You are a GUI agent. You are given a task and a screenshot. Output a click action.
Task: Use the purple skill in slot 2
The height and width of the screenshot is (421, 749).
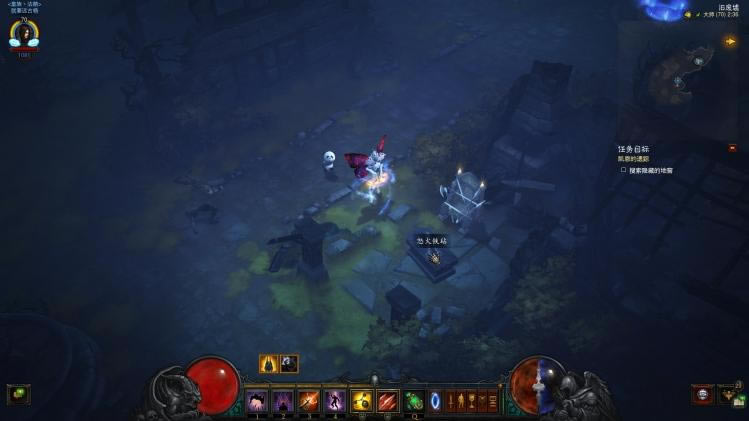pos(283,401)
